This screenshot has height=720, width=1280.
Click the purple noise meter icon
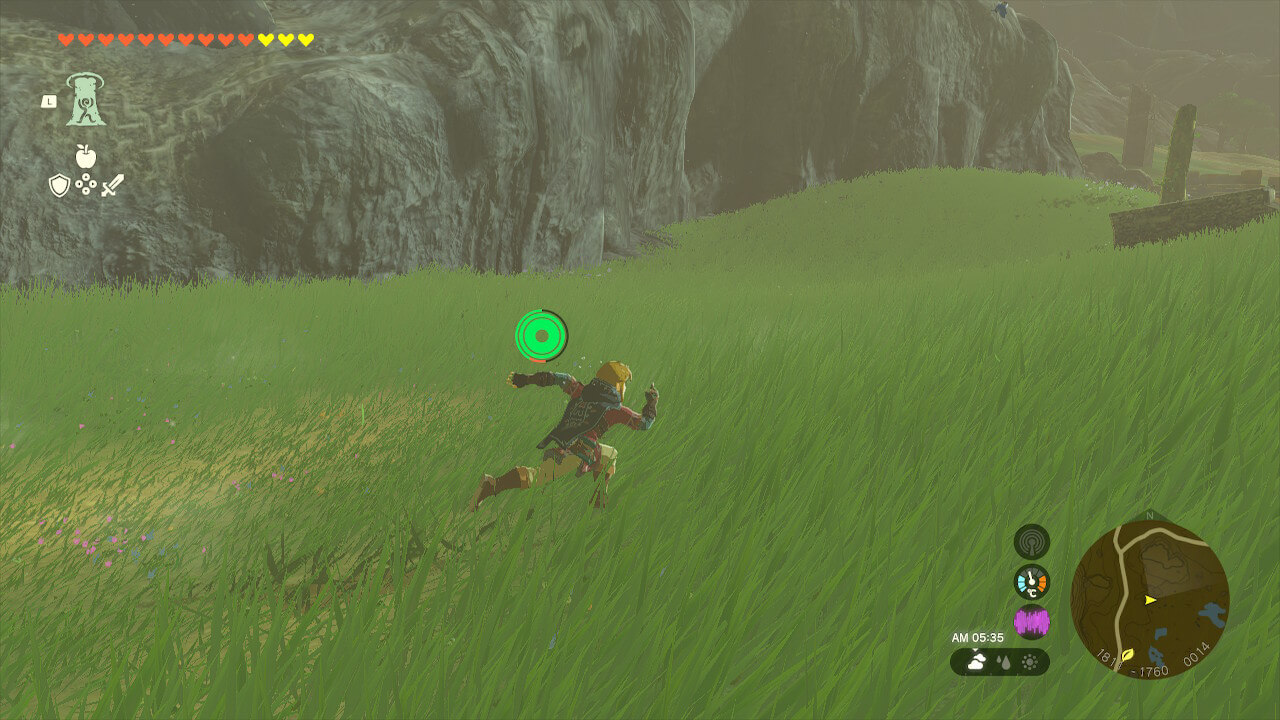pyautogui.click(x=1031, y=622)
